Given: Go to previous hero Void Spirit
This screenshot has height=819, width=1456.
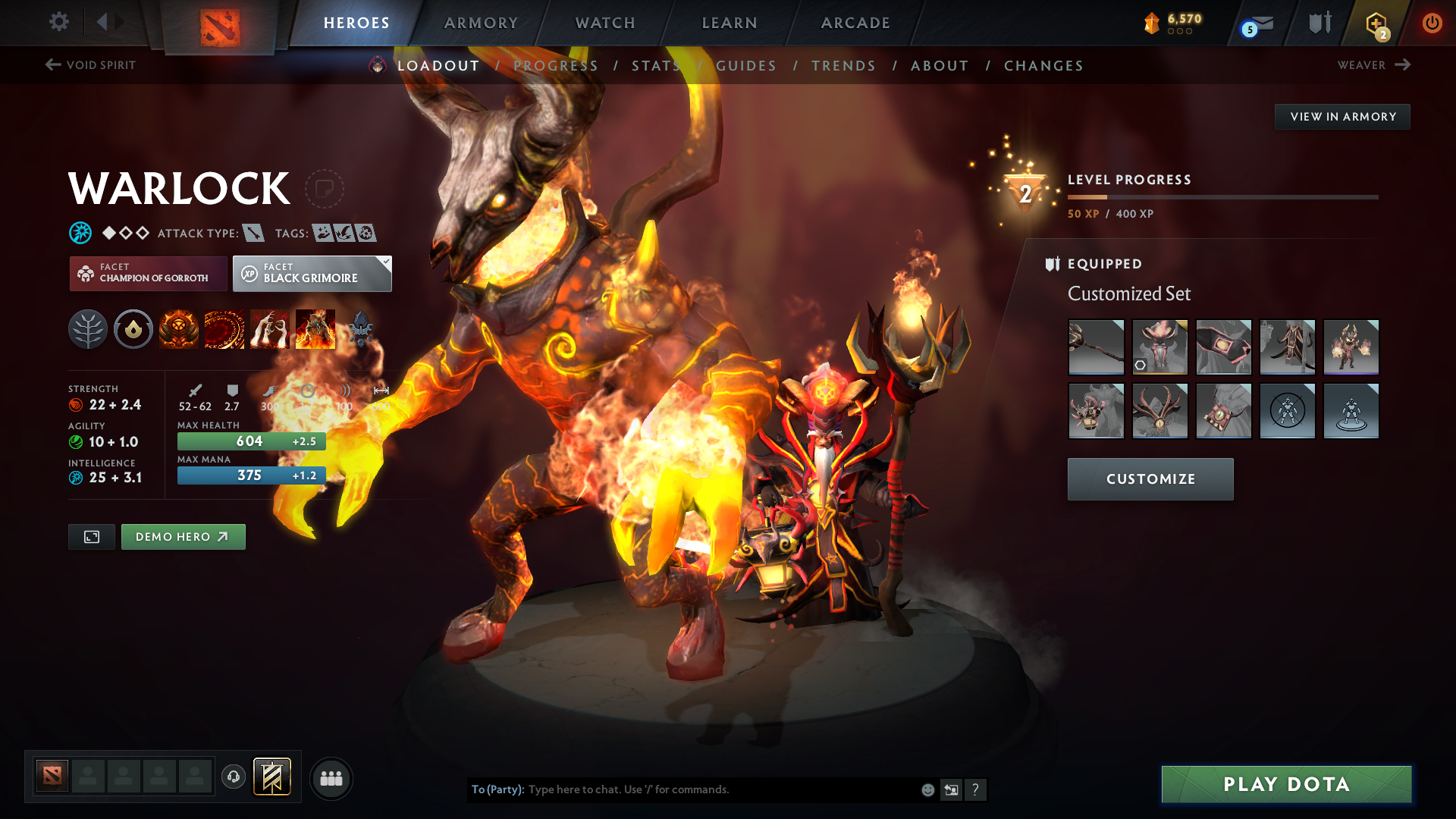Looking at the screenshot, I should pos(90,65).
